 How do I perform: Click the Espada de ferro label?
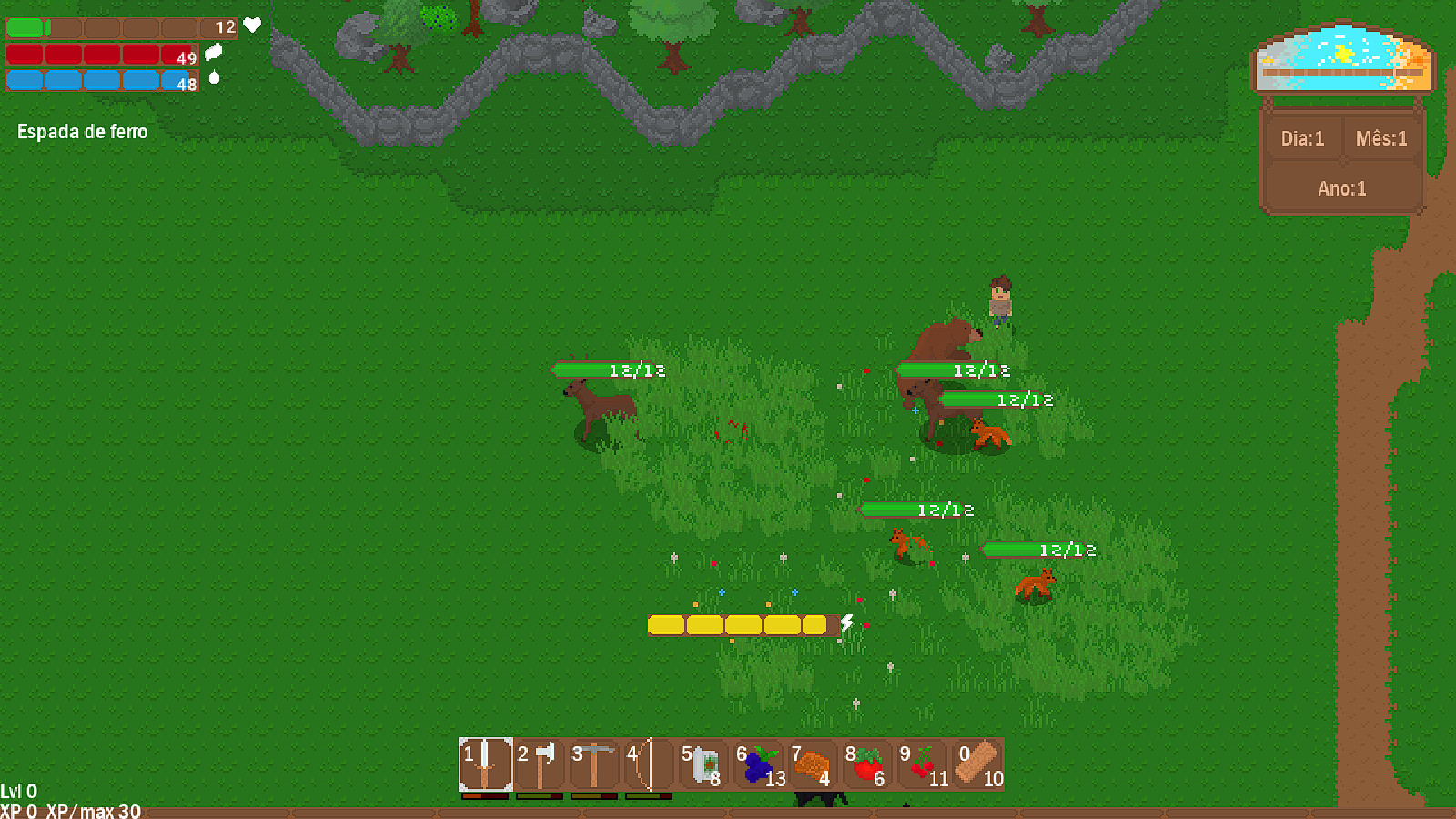82,131
